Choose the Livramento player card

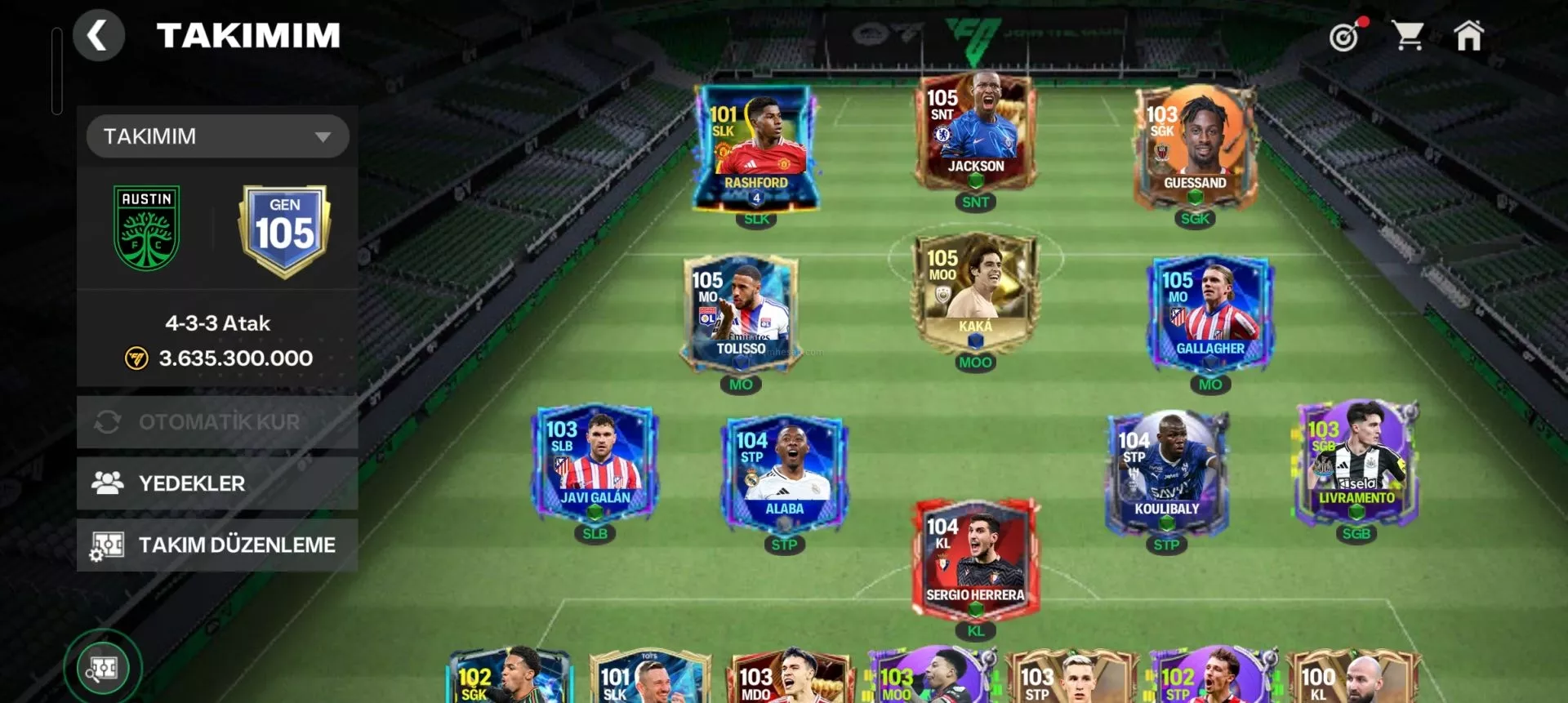click(x=1356, y=461)
